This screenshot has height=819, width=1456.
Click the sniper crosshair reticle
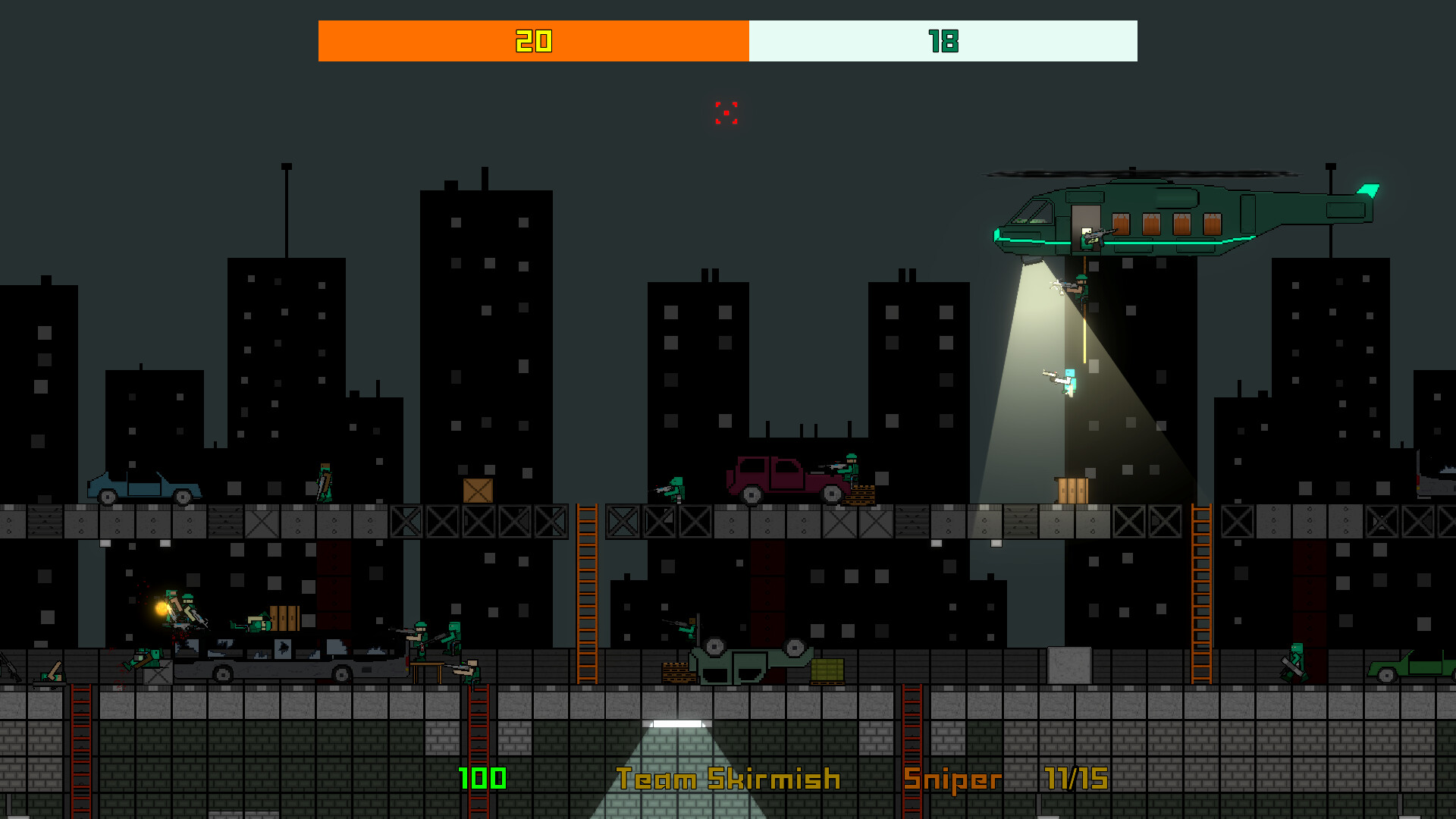[x=726, y=114]
